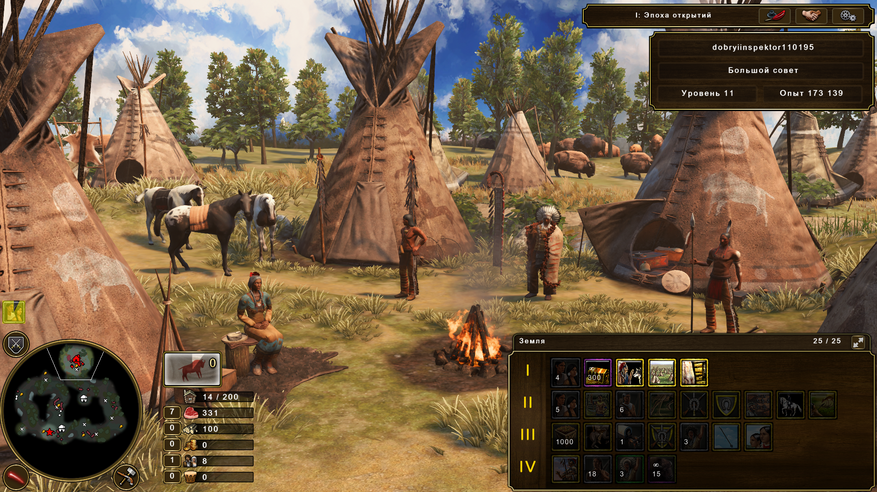Screen dimensions: 877x492
Task: Open the handshake diplomacy panel
Action: click(x=810, y=16)
